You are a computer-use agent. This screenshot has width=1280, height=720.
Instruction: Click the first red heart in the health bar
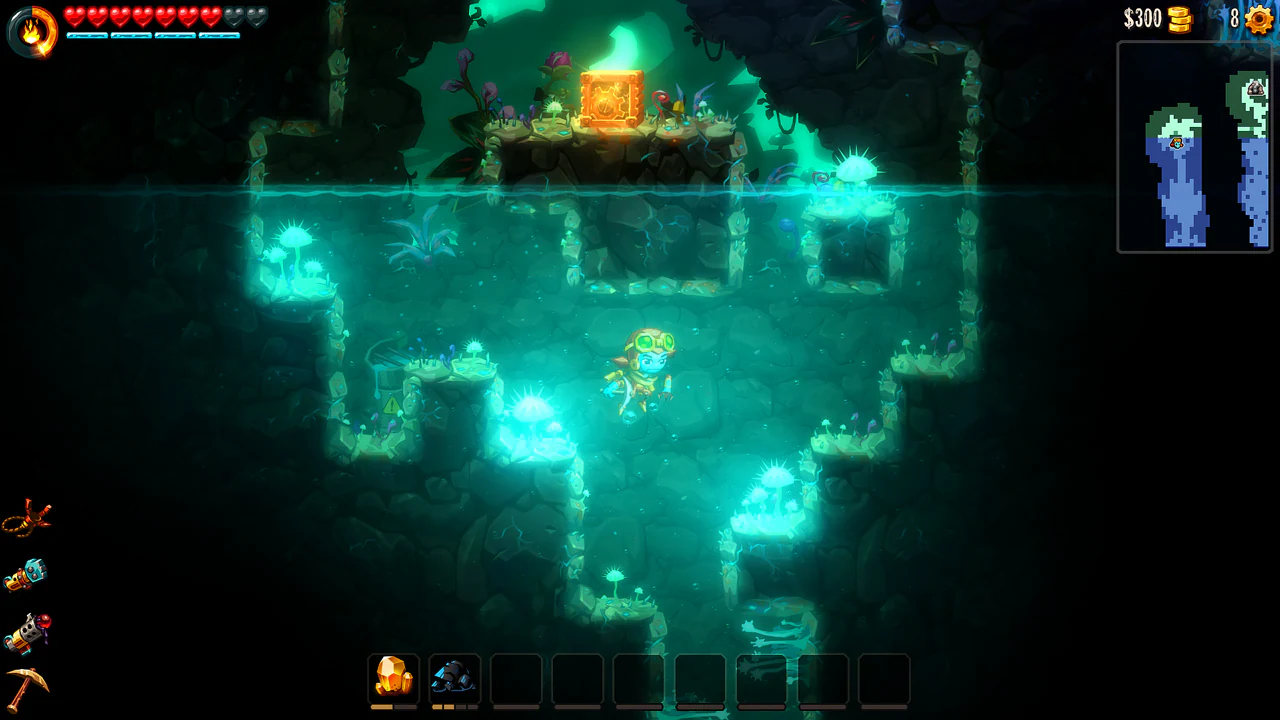[x=74, y=16]
